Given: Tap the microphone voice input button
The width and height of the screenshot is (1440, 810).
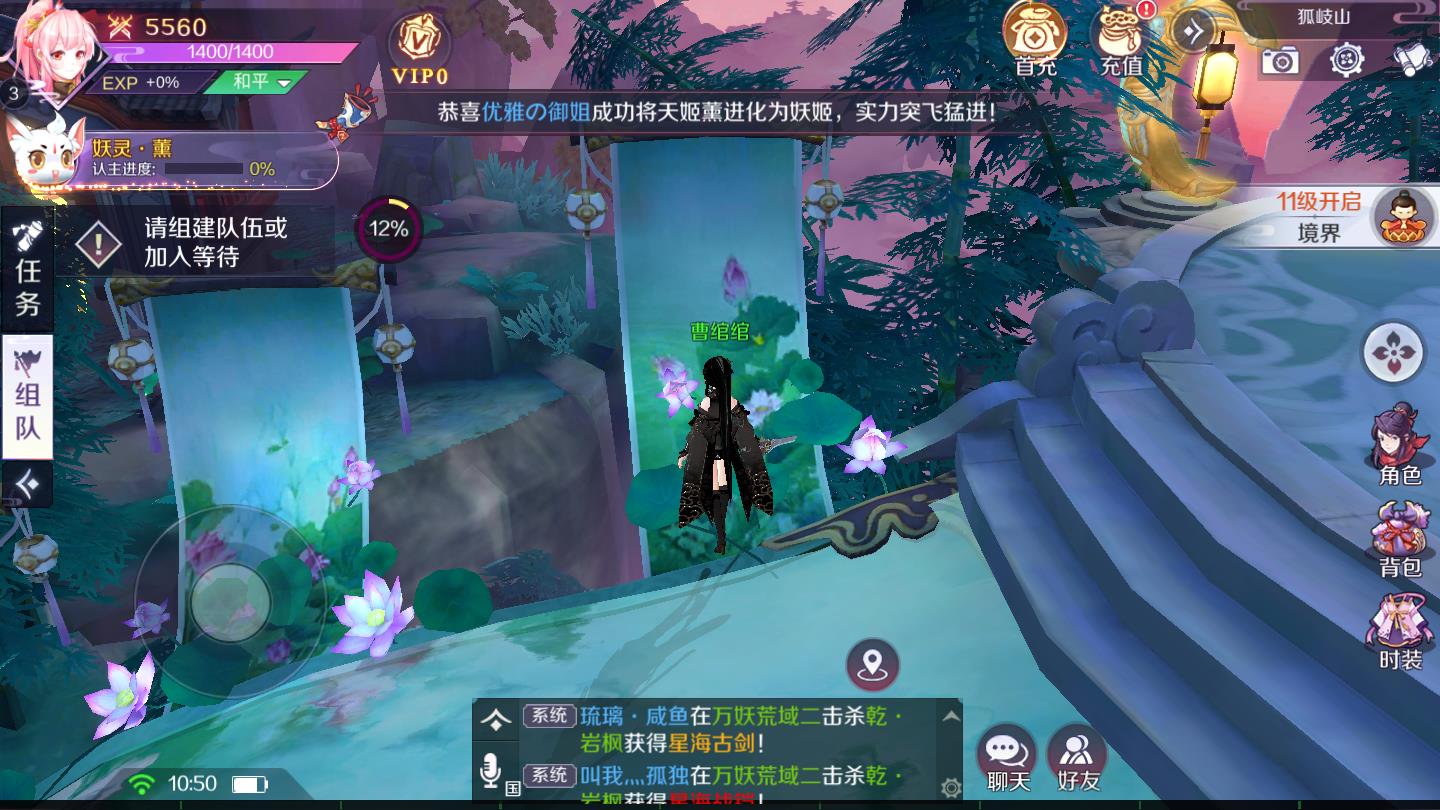Looking at the screenshot, I should pos(490,771).
